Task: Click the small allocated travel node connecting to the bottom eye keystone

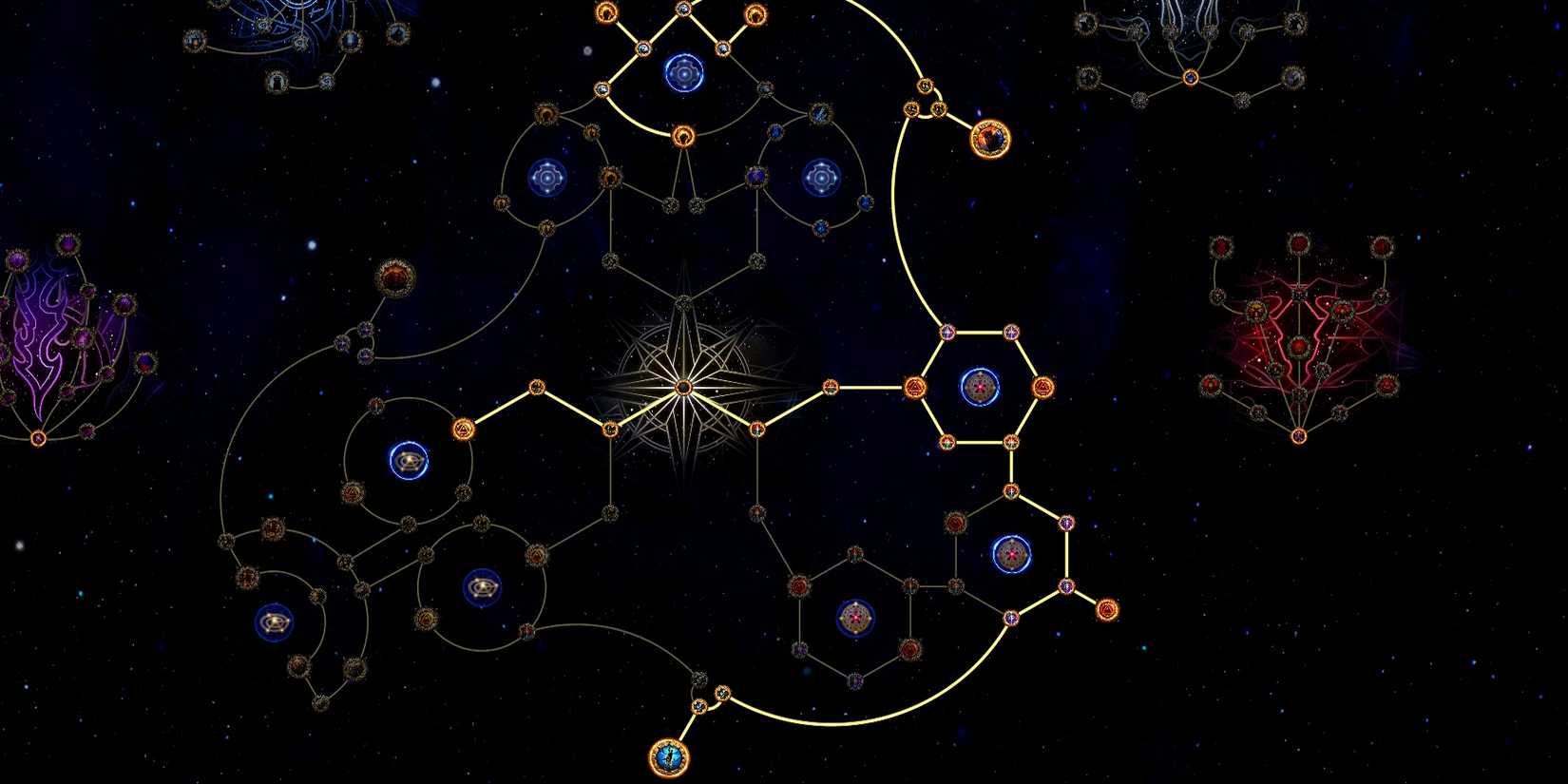Action: pos(700,708)
